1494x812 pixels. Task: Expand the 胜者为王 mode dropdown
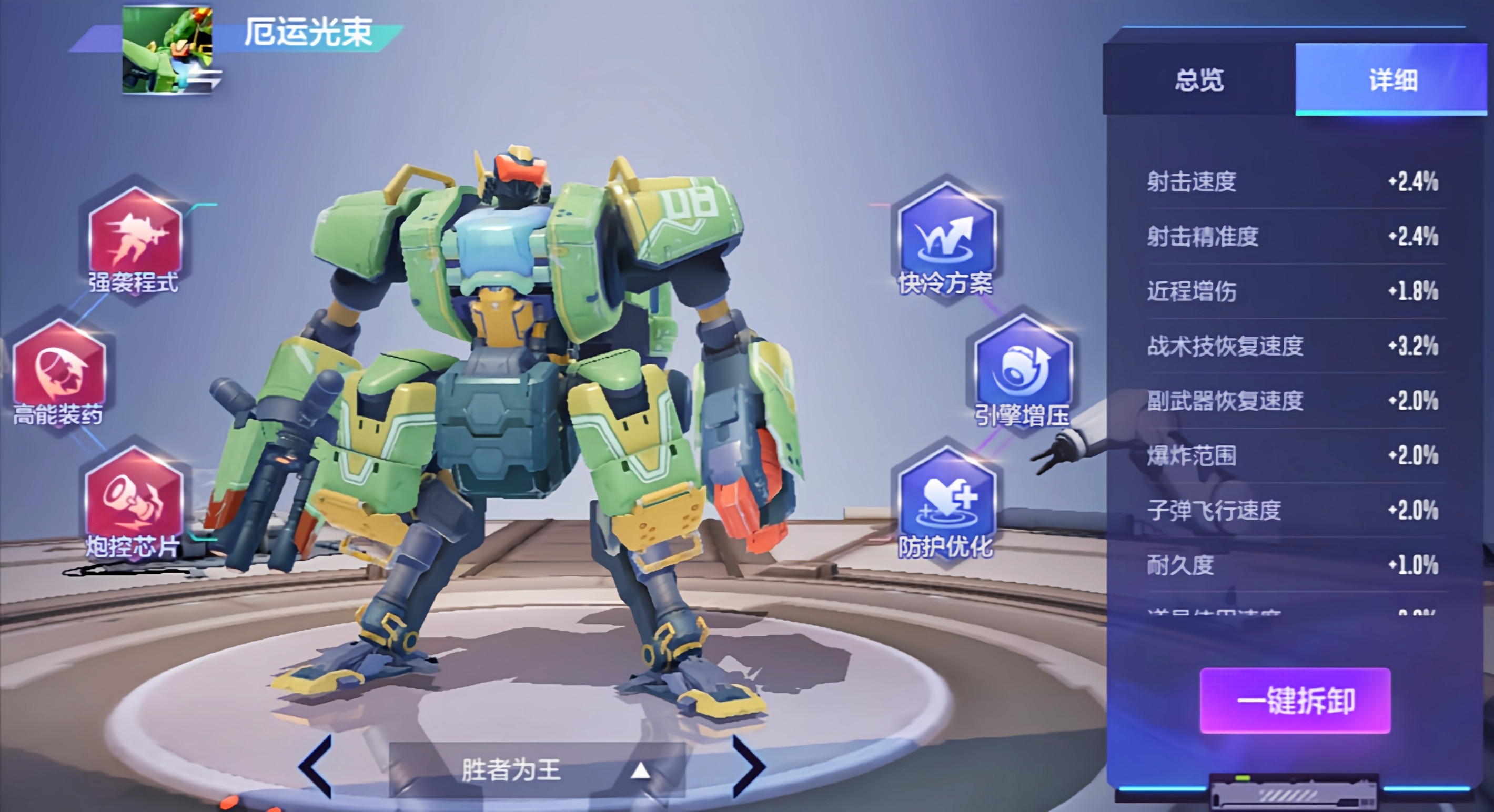(x=537, y=770)
